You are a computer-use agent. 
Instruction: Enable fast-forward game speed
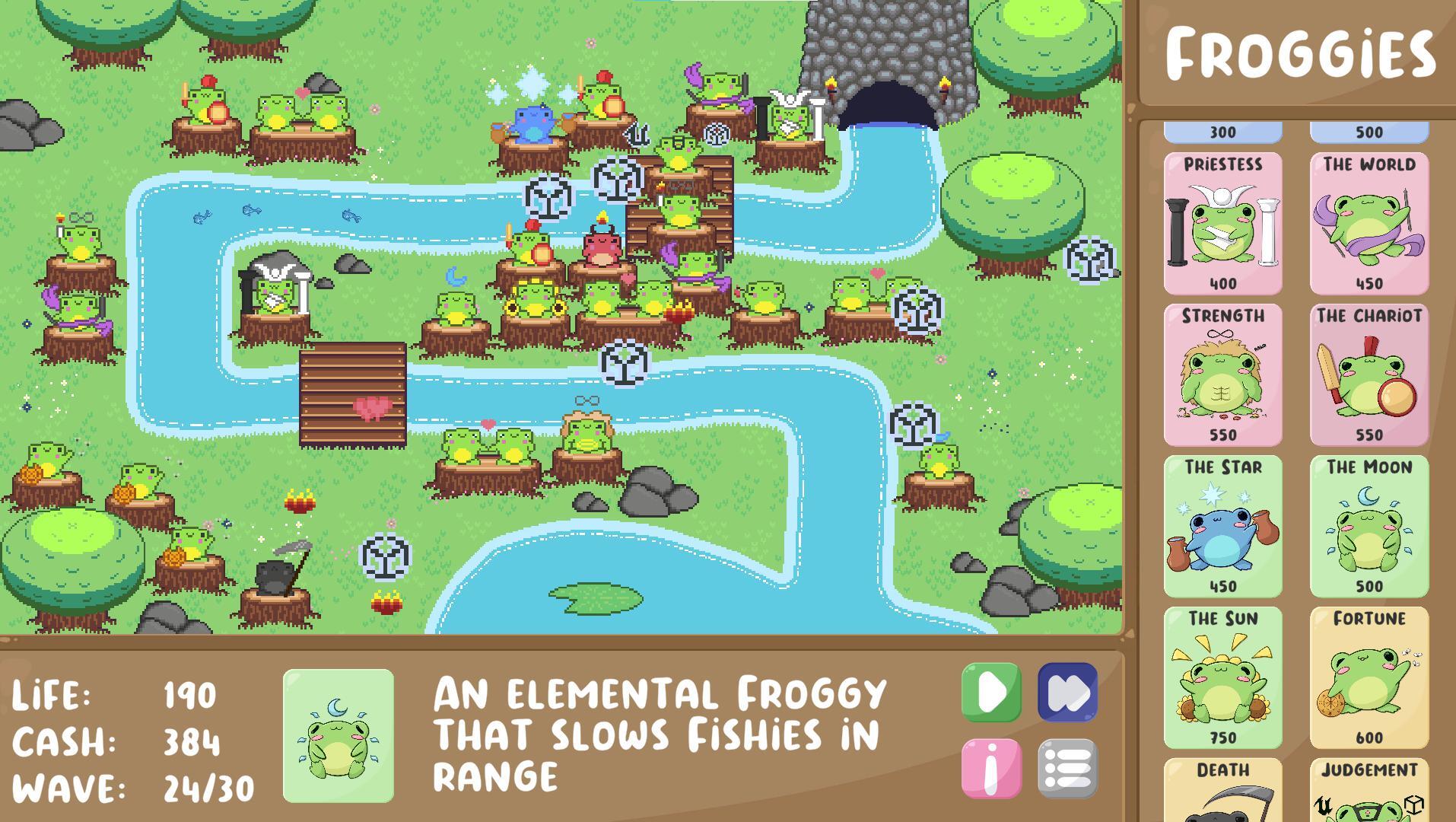1068,693
